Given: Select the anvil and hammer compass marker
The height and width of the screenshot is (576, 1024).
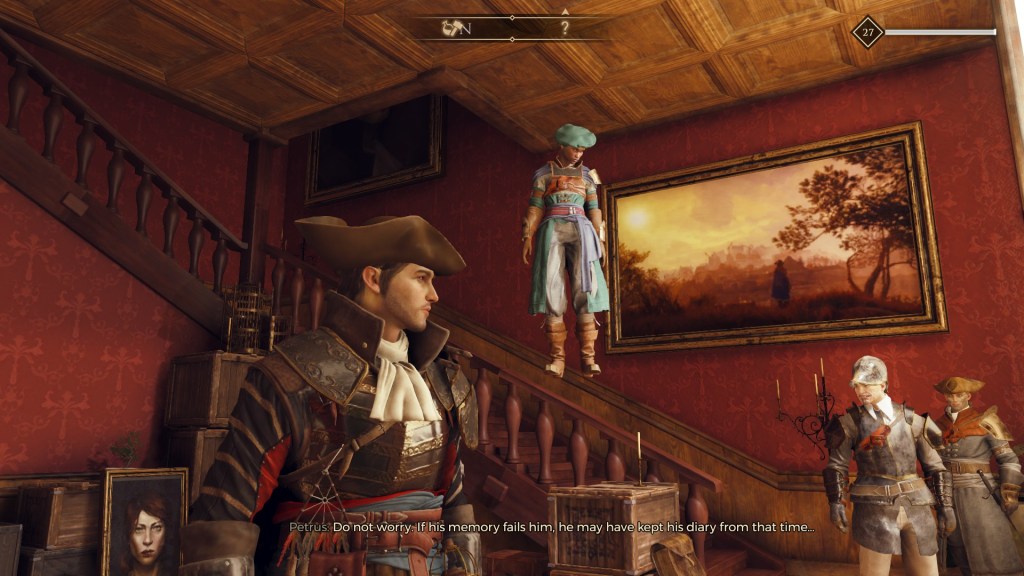Looking at the screenshot, I should 451,28.
